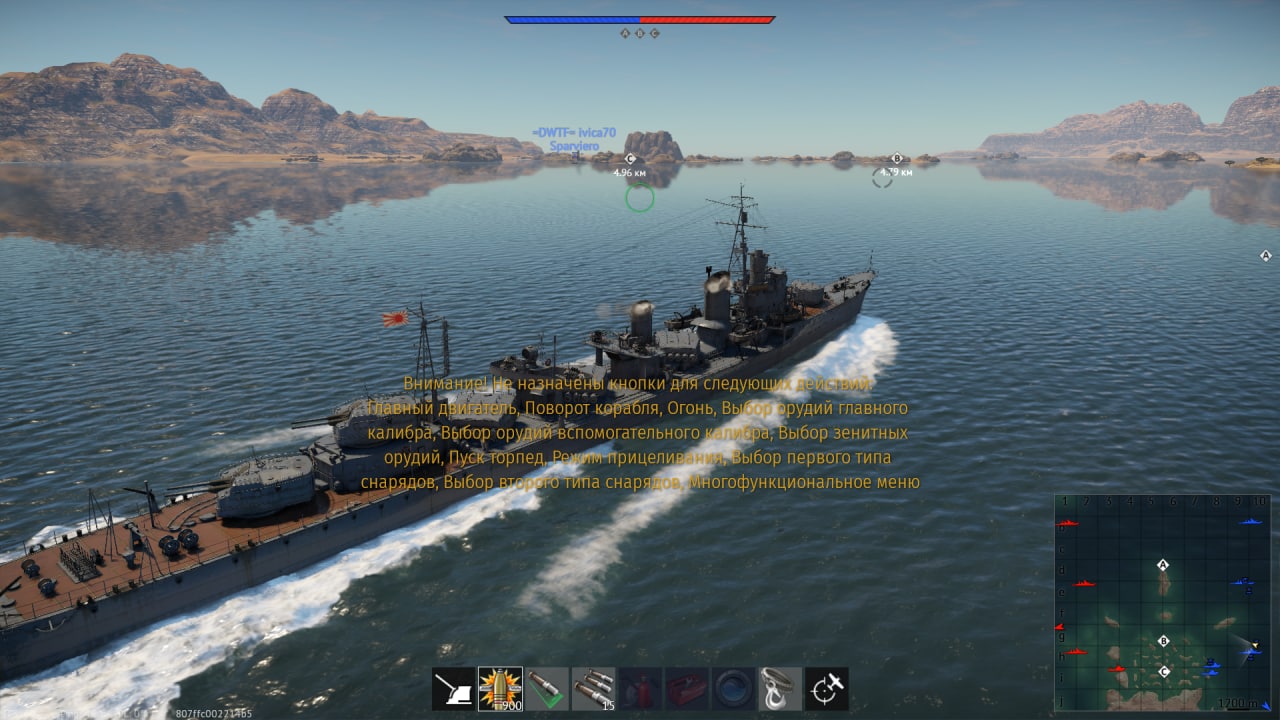
Task: Select the single torpedo slot
Action: point(547,689)
